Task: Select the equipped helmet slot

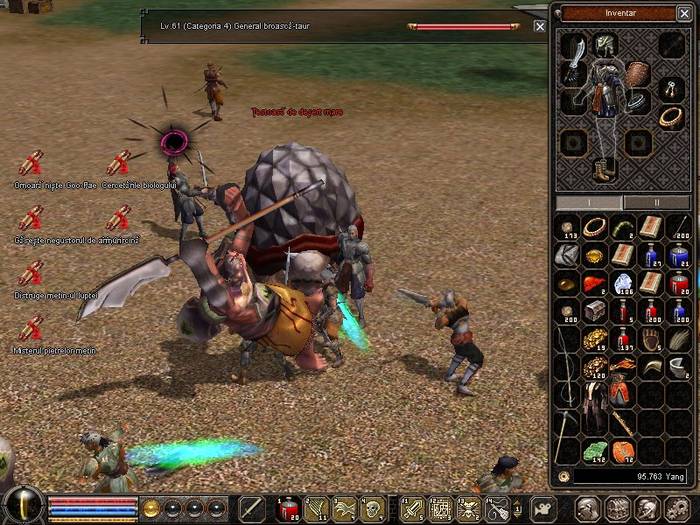Action: [x=606, y=43]
